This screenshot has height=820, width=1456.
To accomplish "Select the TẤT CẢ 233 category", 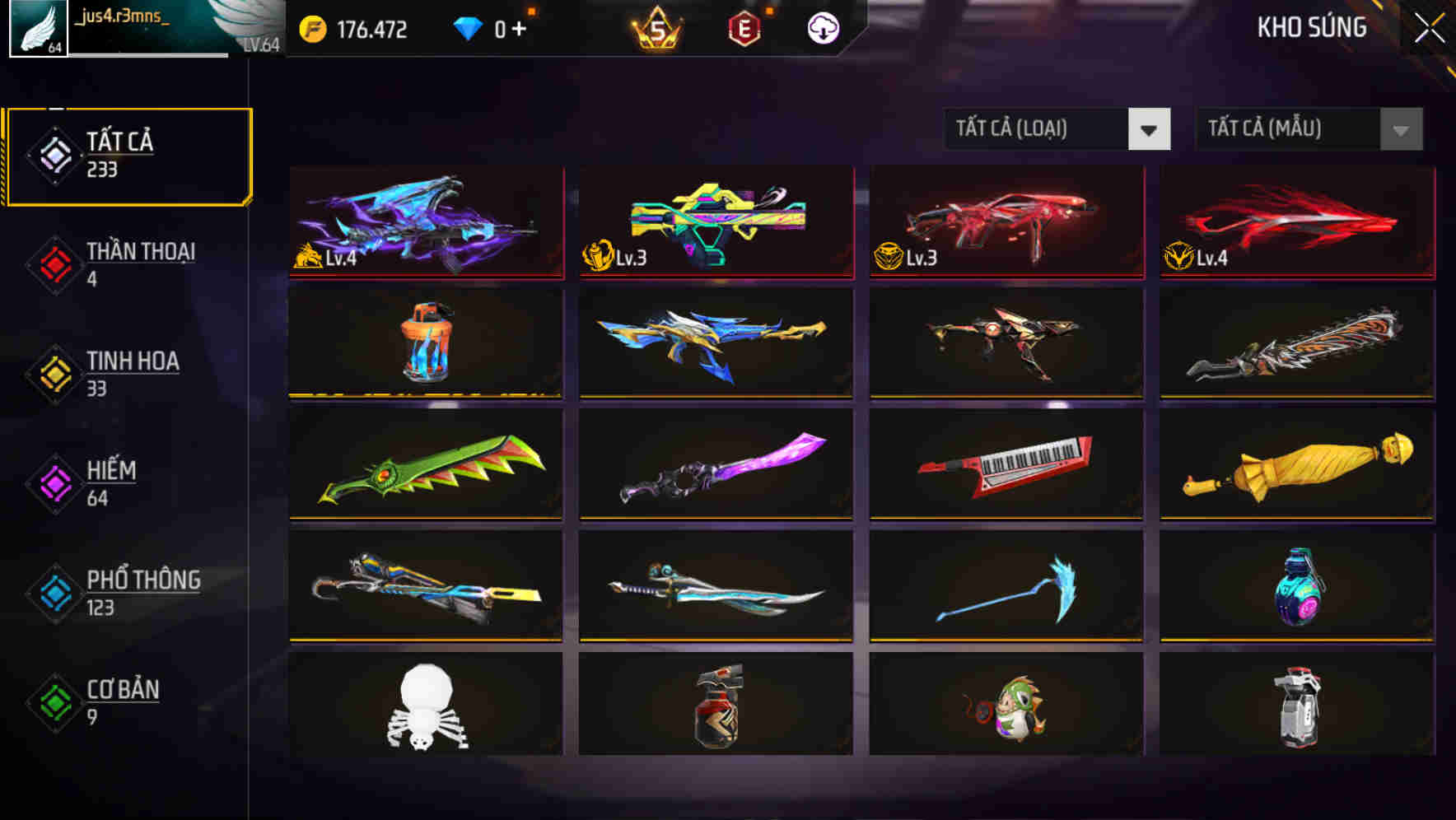I will click(x=128, y=155).
